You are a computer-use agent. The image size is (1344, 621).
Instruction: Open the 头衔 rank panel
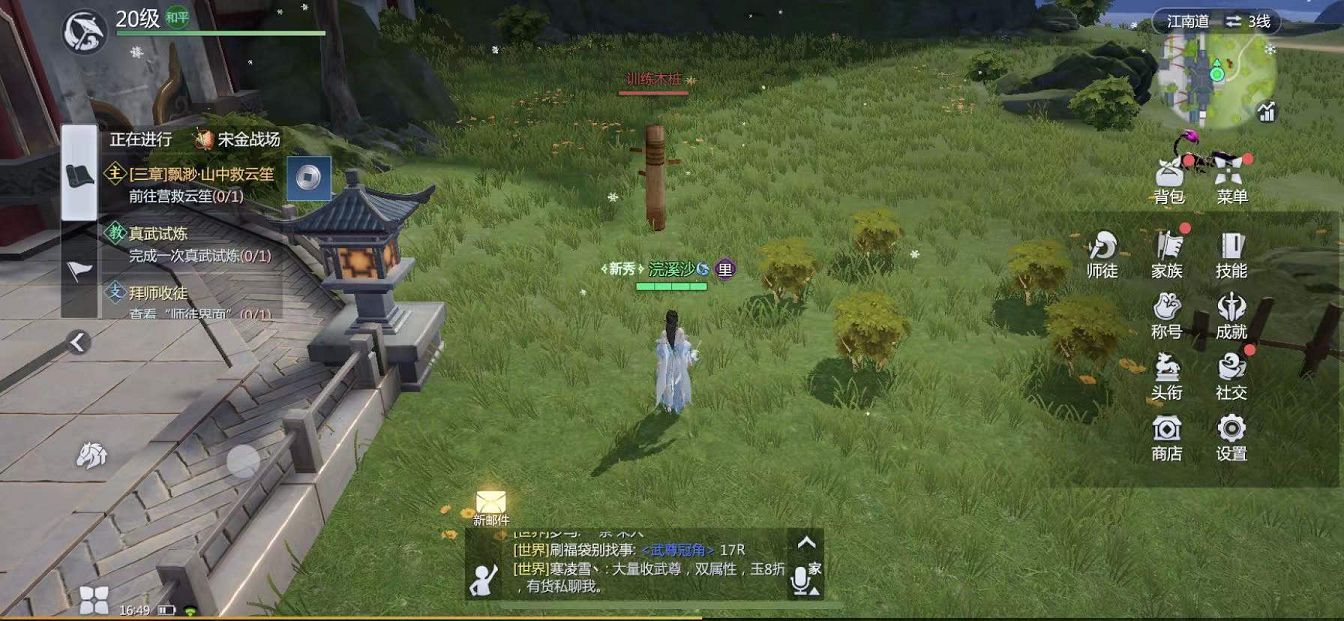[1167, 375]
